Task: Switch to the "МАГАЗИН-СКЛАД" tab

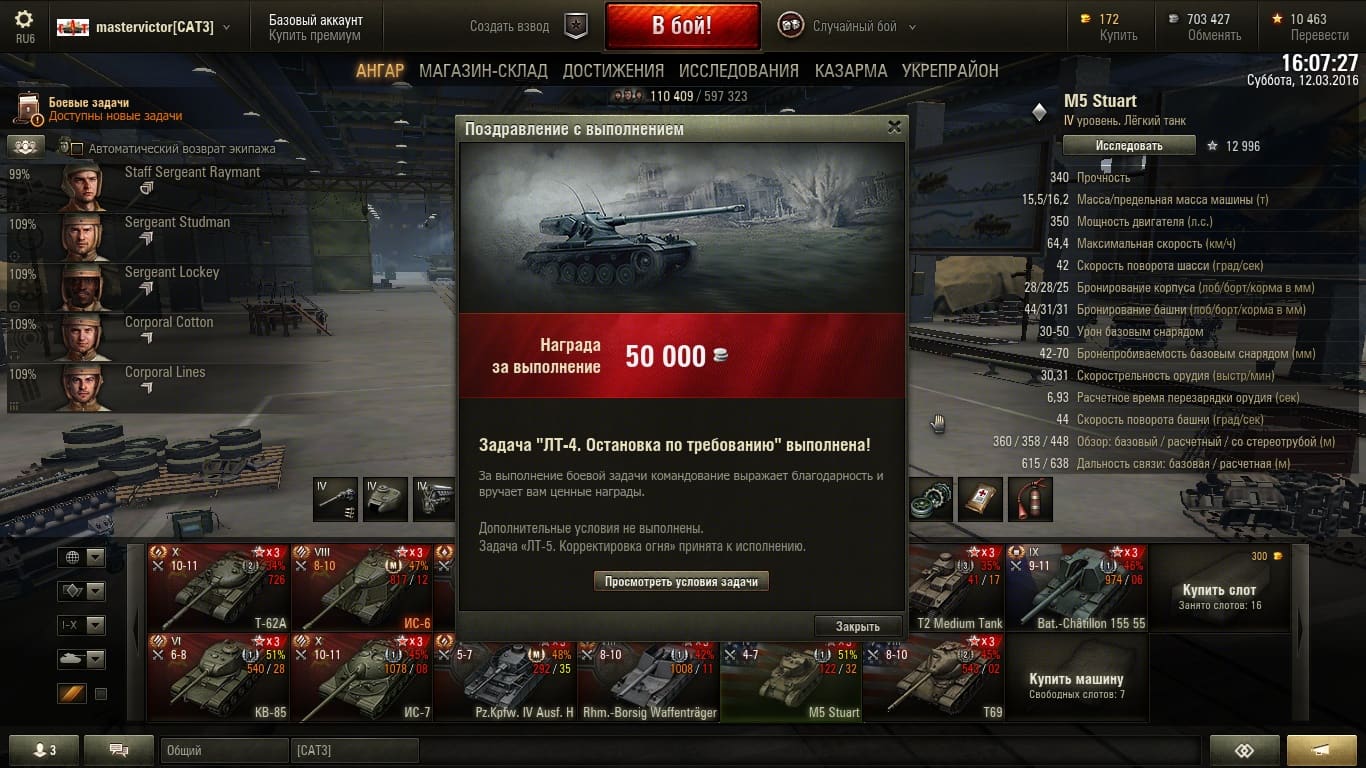Action: click(x=483, y=71)
